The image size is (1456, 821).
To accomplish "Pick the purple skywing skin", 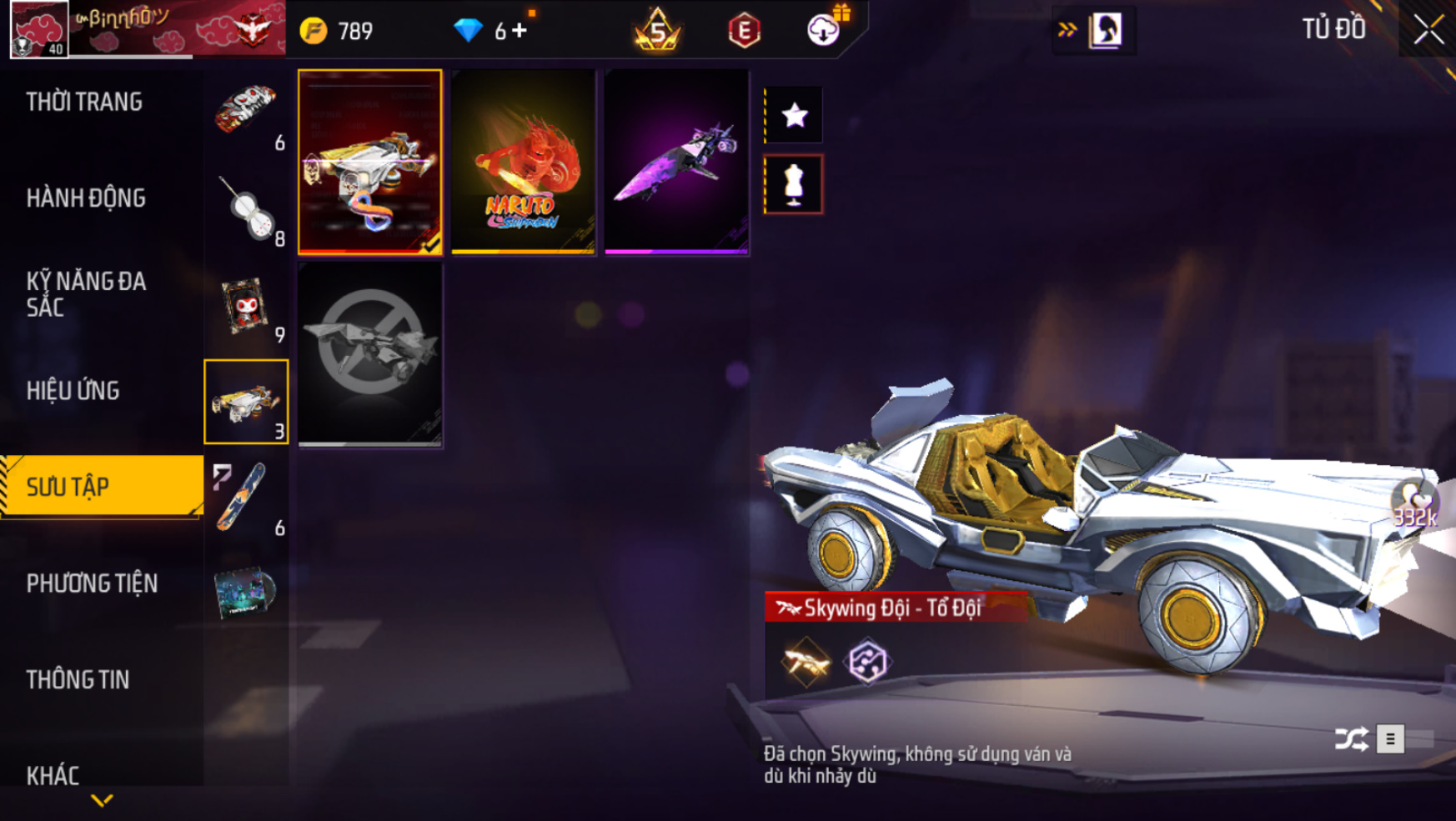I will pyautogui.click(x=676, y=162).
